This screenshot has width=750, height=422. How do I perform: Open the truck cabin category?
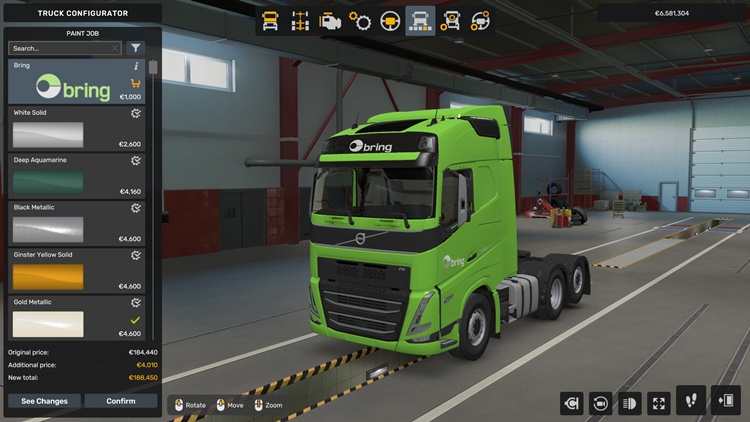click(270, 20)
